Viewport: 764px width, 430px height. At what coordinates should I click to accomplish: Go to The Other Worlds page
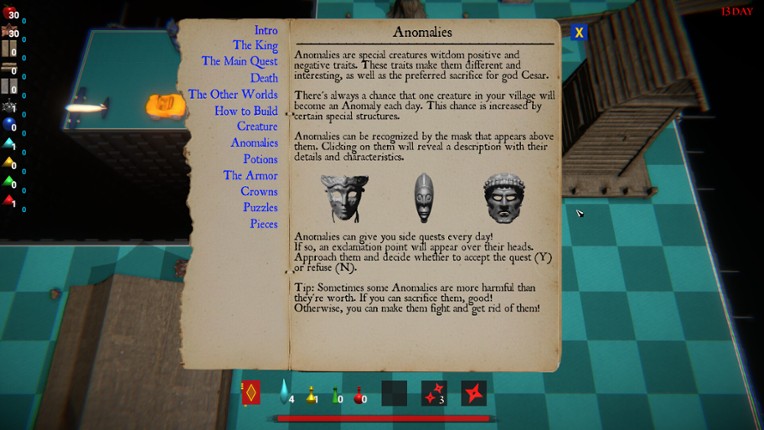(x=233, y=95)
